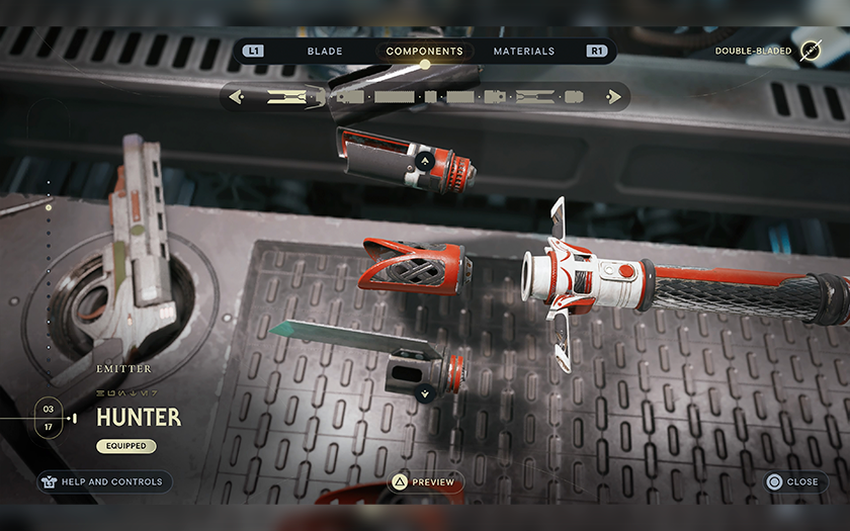Click the left arrow of the component selector
The width and height of the screenshot is (850, 531).
[x=236, y=97]
